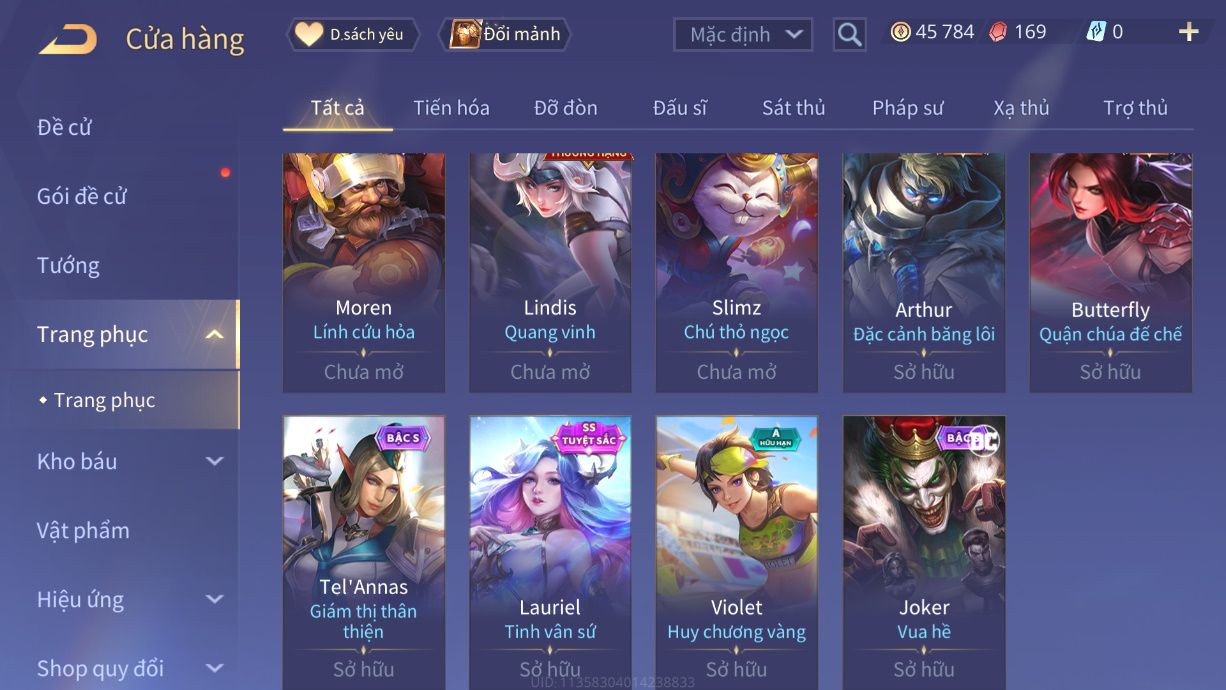Switch to the Đỡ đòn tab
This screenshot has height=690, width=1226.
click(565, 108)
